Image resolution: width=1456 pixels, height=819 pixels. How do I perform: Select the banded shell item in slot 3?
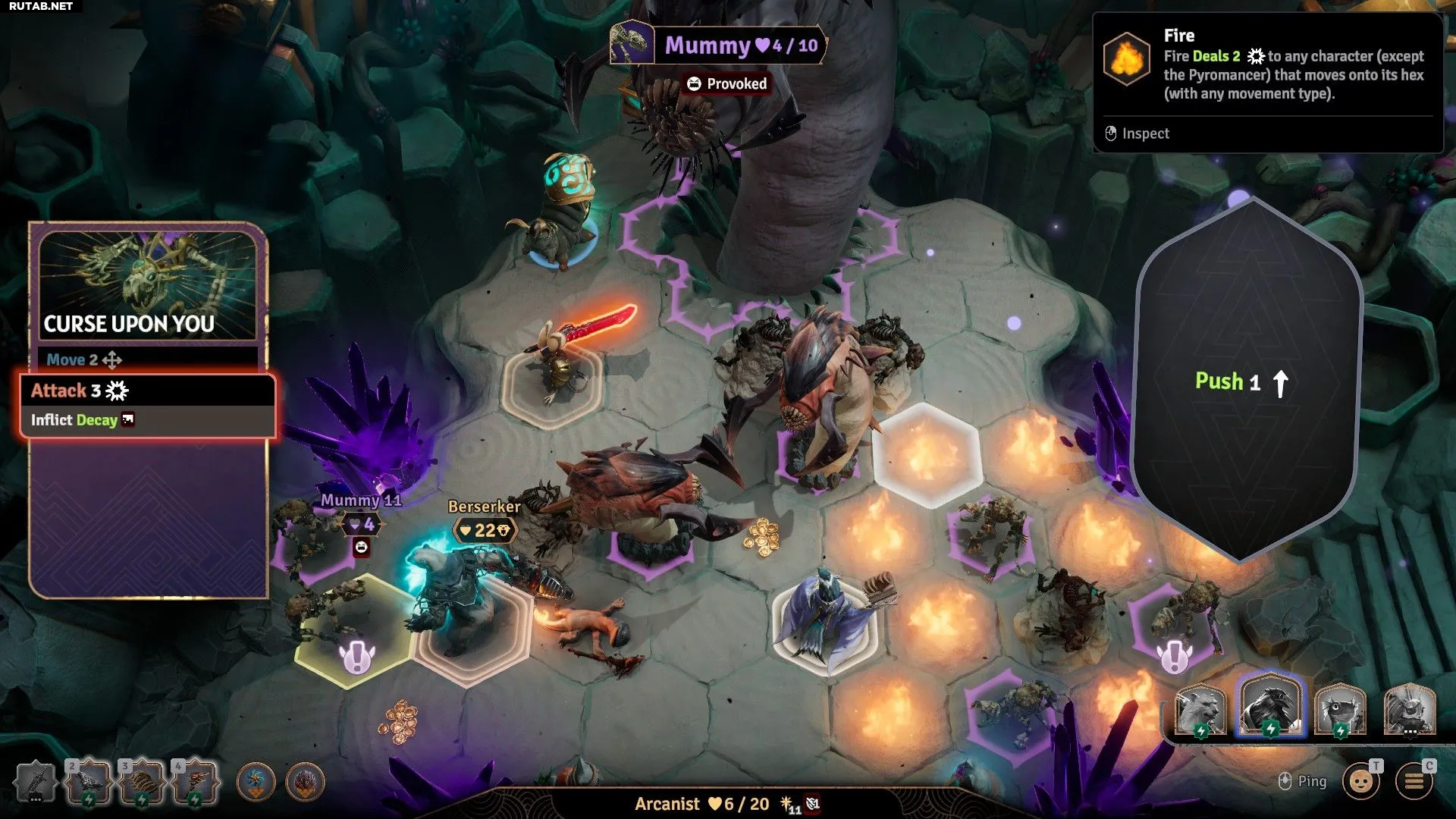coord(142,782)
